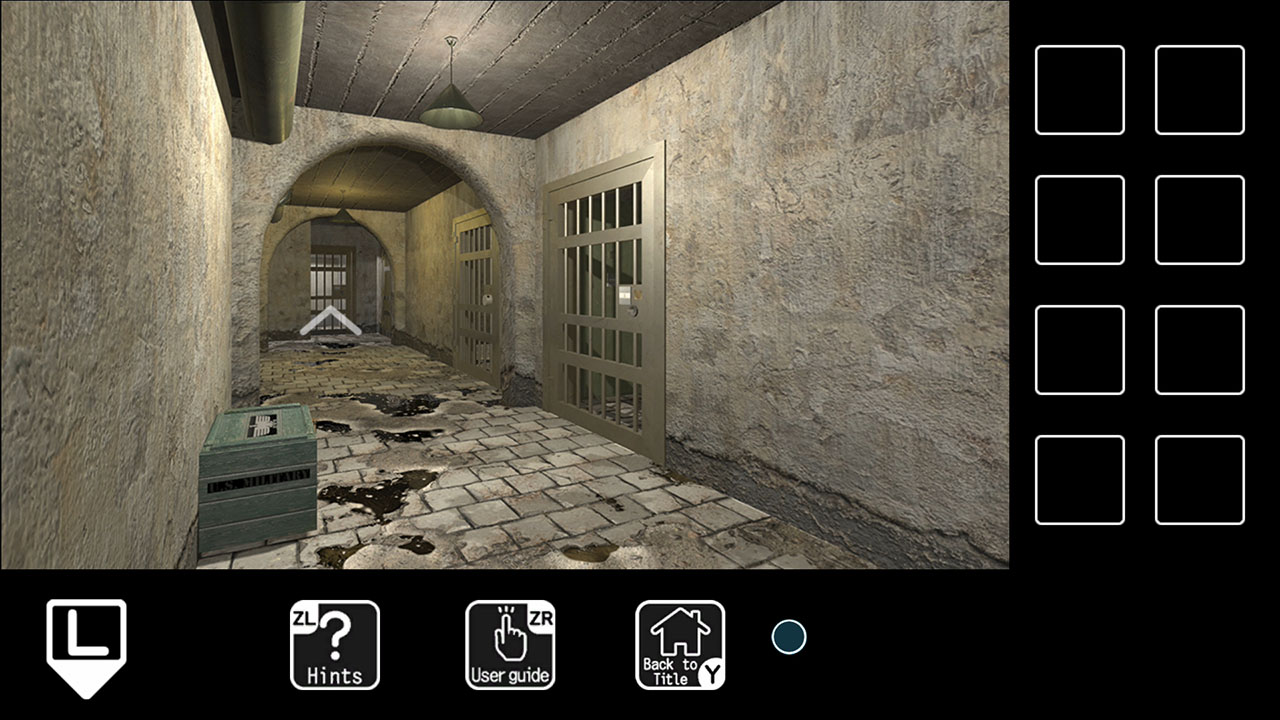Click the Hints text label
Screen dimensions: 1280x720
click(x=335, y=675)
